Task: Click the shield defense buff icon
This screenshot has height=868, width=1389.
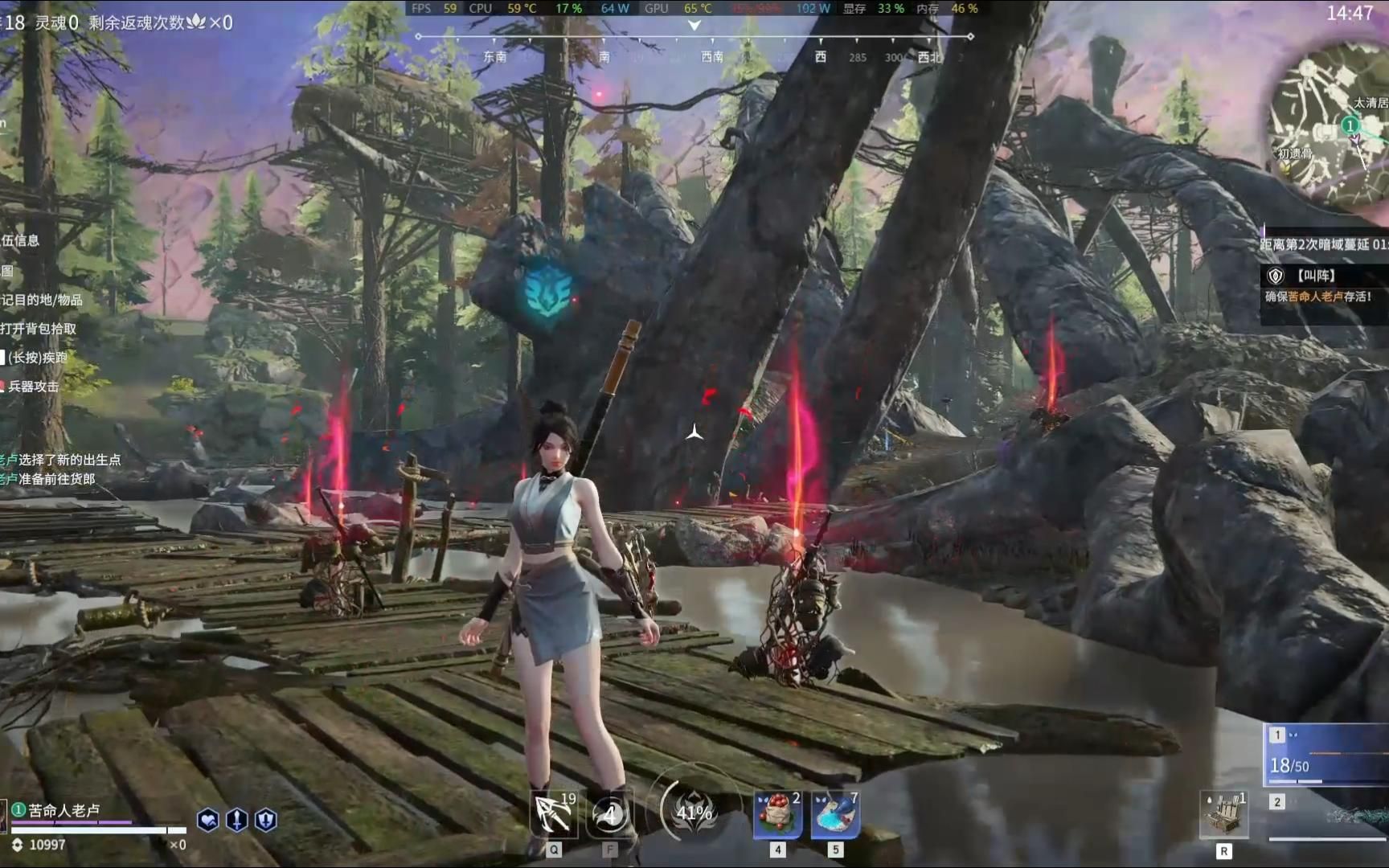Action: click(266, 820)
